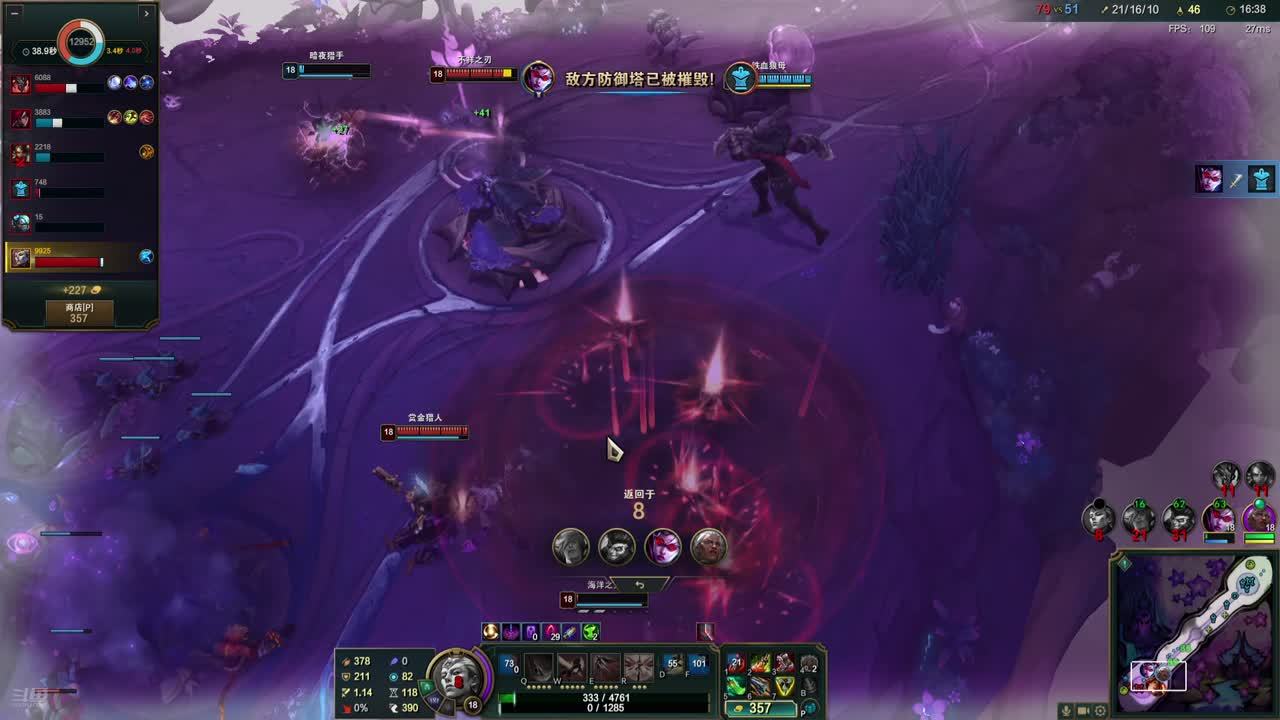Select the red potion item in slot 1
Image resolution: width=1280 pixels, height=720 pixels.
[x=737, y=664]
